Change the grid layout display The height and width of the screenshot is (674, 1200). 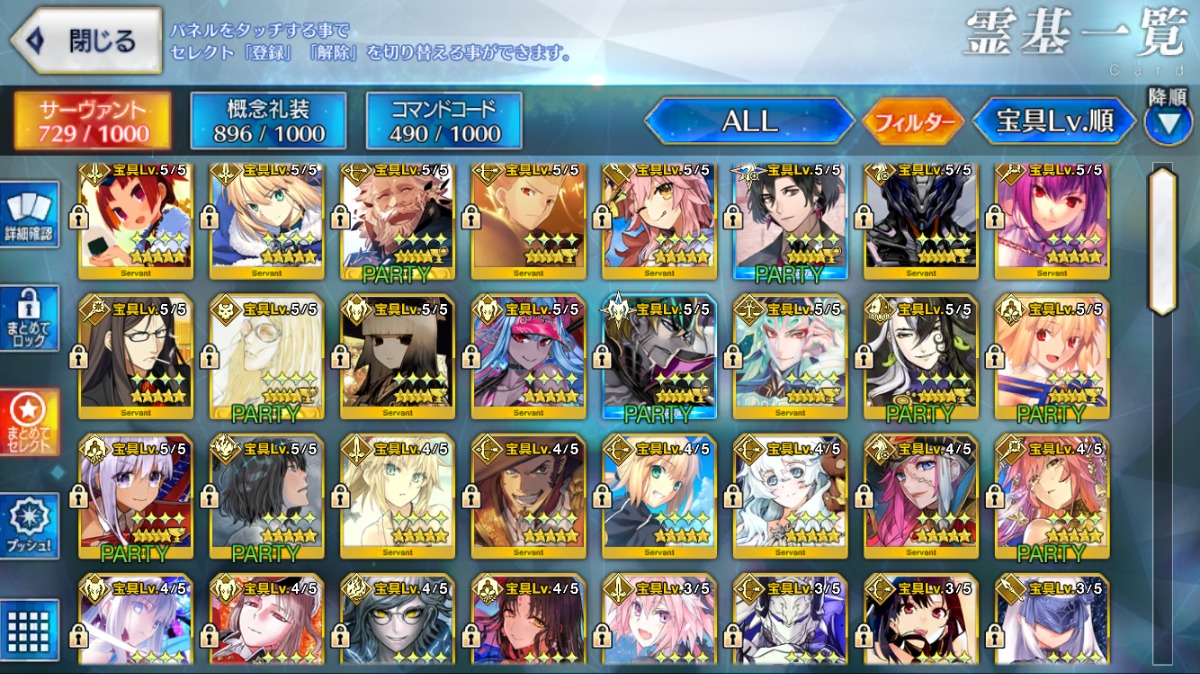(32, 630)
